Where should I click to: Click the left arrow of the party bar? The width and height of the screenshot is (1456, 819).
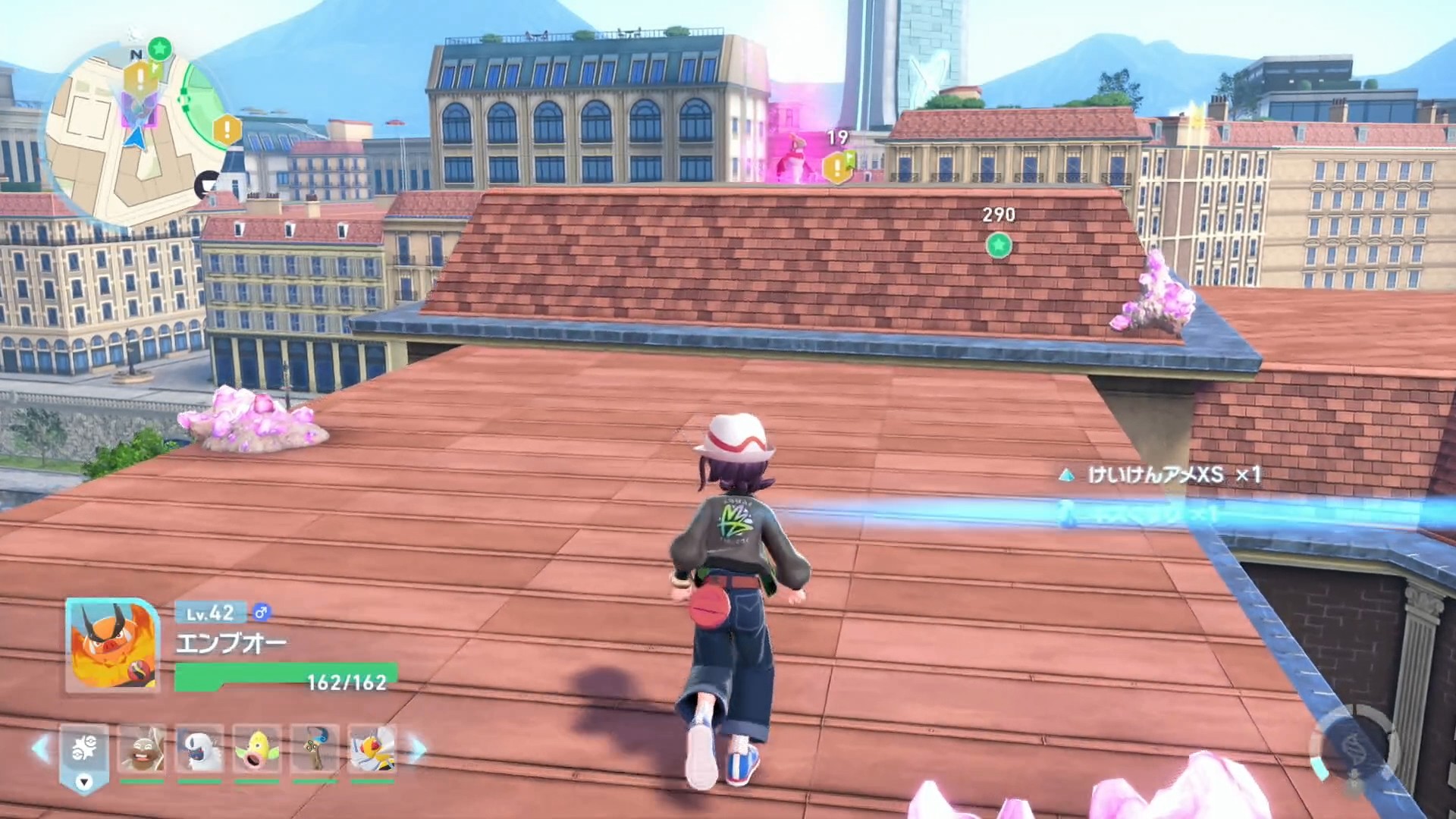(x=40, y=749)
